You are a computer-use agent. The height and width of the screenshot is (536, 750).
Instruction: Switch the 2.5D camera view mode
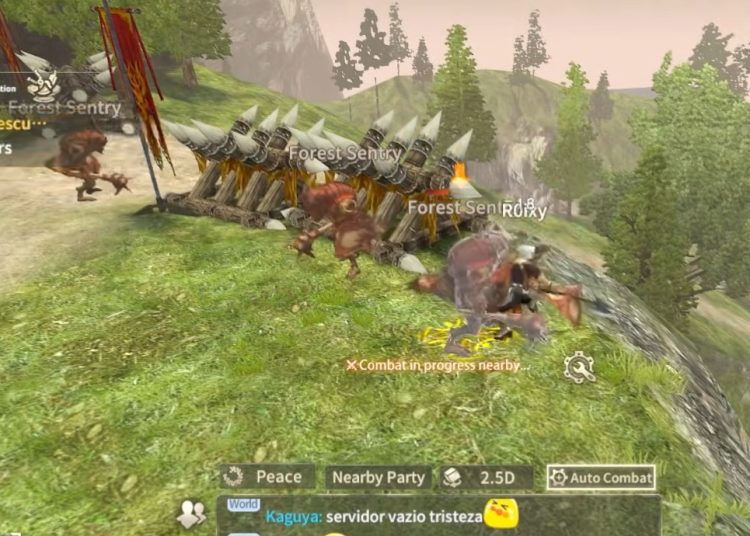(x=487, y=478)
